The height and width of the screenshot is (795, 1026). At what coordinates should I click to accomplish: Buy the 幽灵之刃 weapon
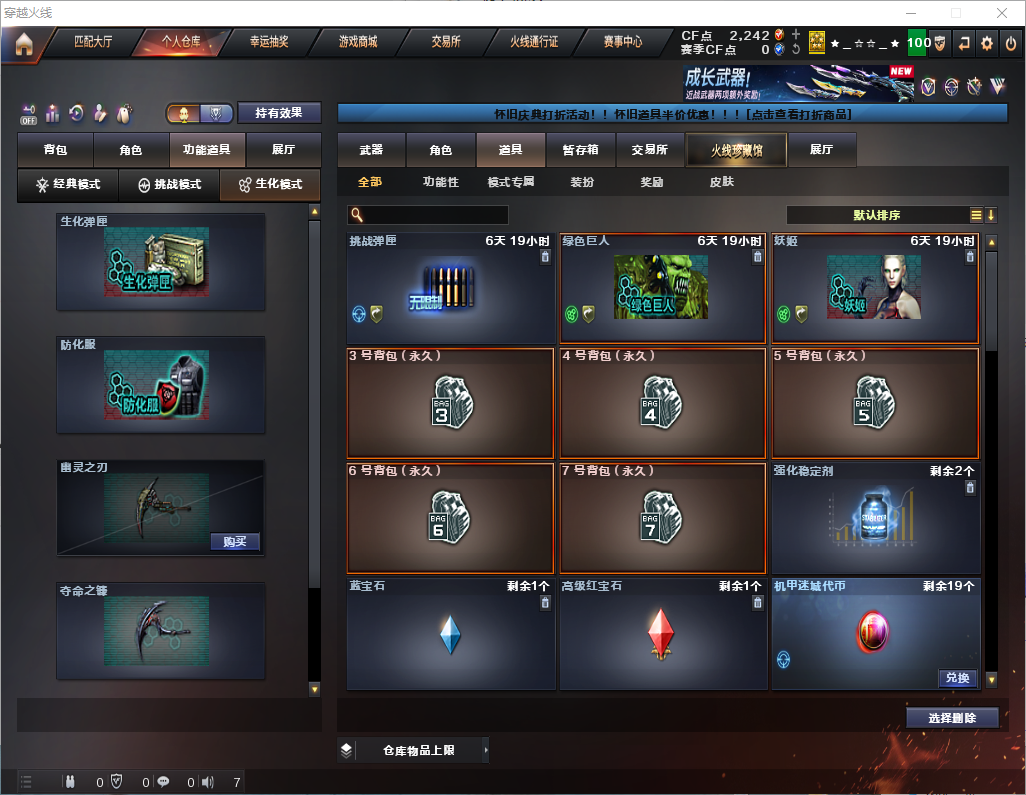click(x=235, y=542)
